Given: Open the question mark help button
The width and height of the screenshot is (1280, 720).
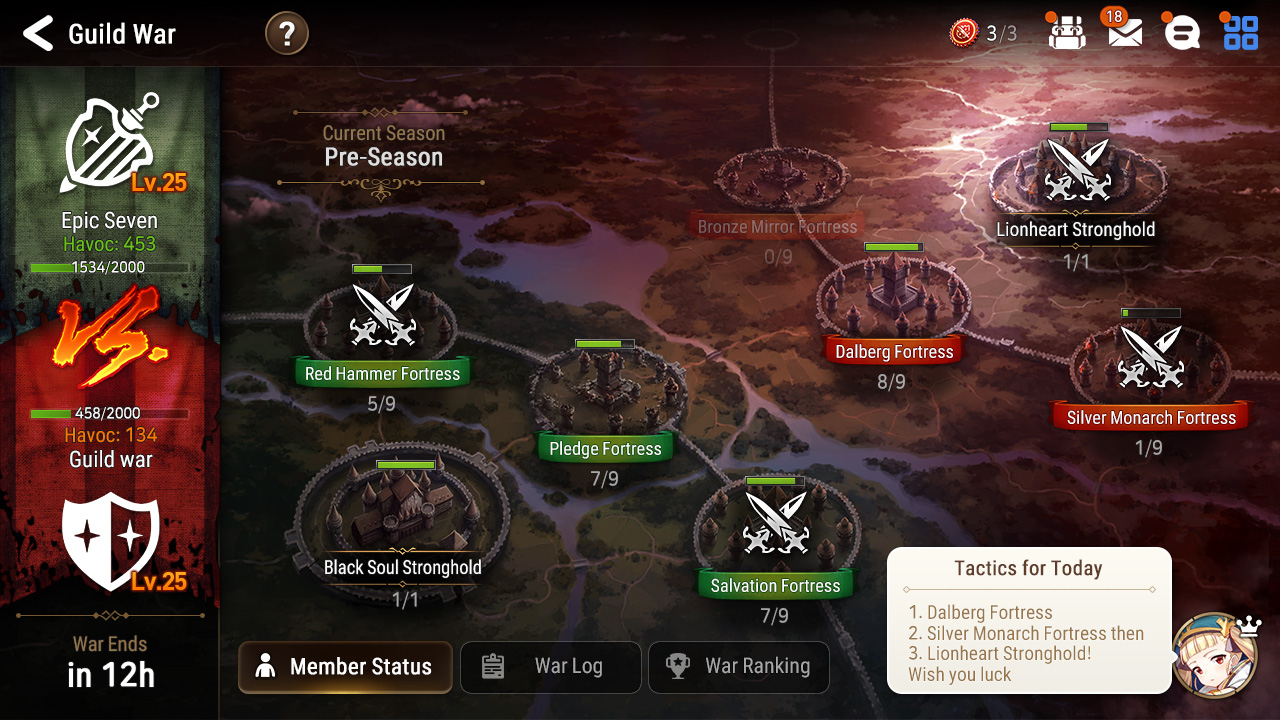Looking at the screenshot, I should pos(287,34).
